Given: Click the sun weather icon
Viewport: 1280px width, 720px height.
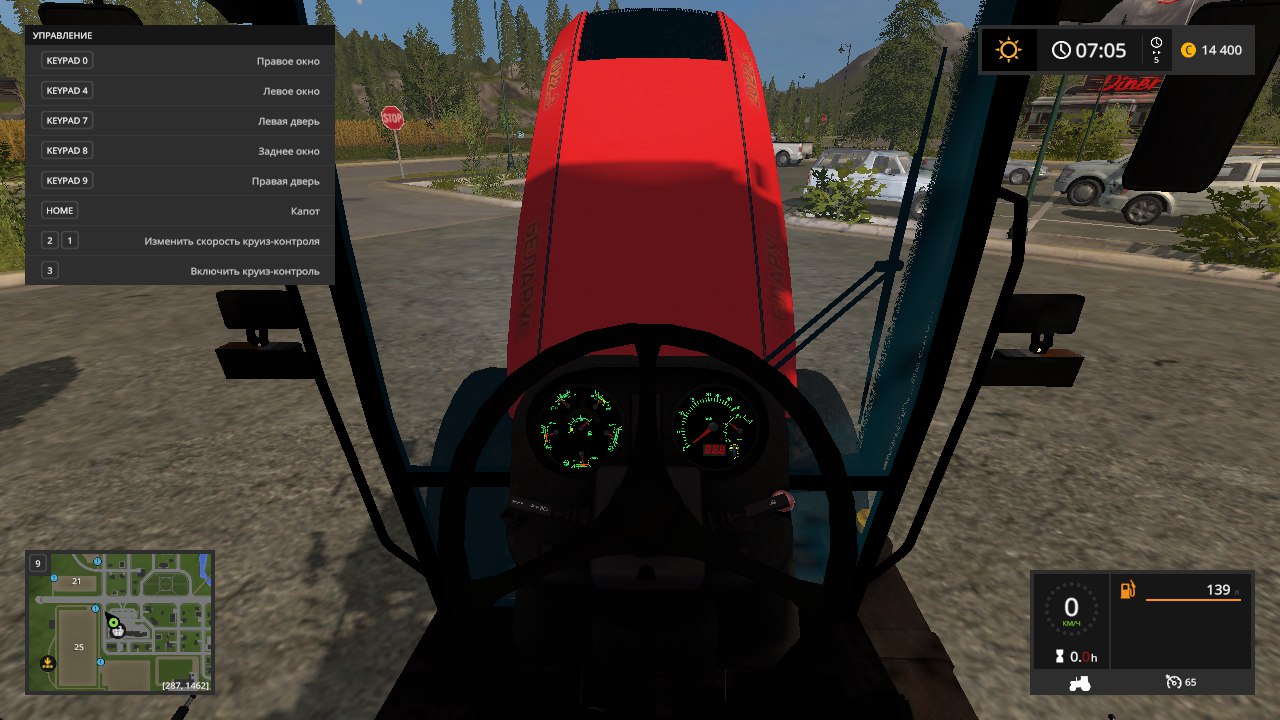Looking at the screenshot, I should pyautogui.click(x=1008, y=49).
